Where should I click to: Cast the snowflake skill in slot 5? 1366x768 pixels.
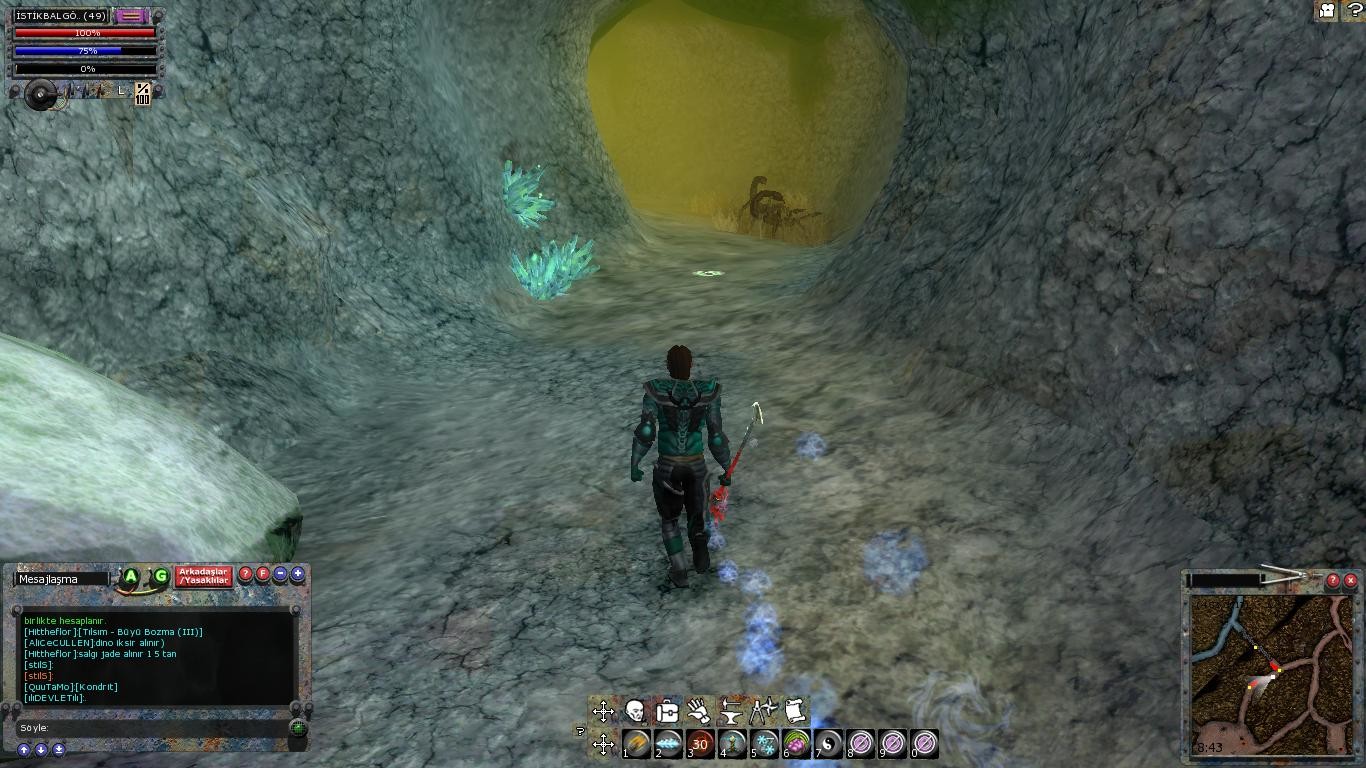(765, 744)
